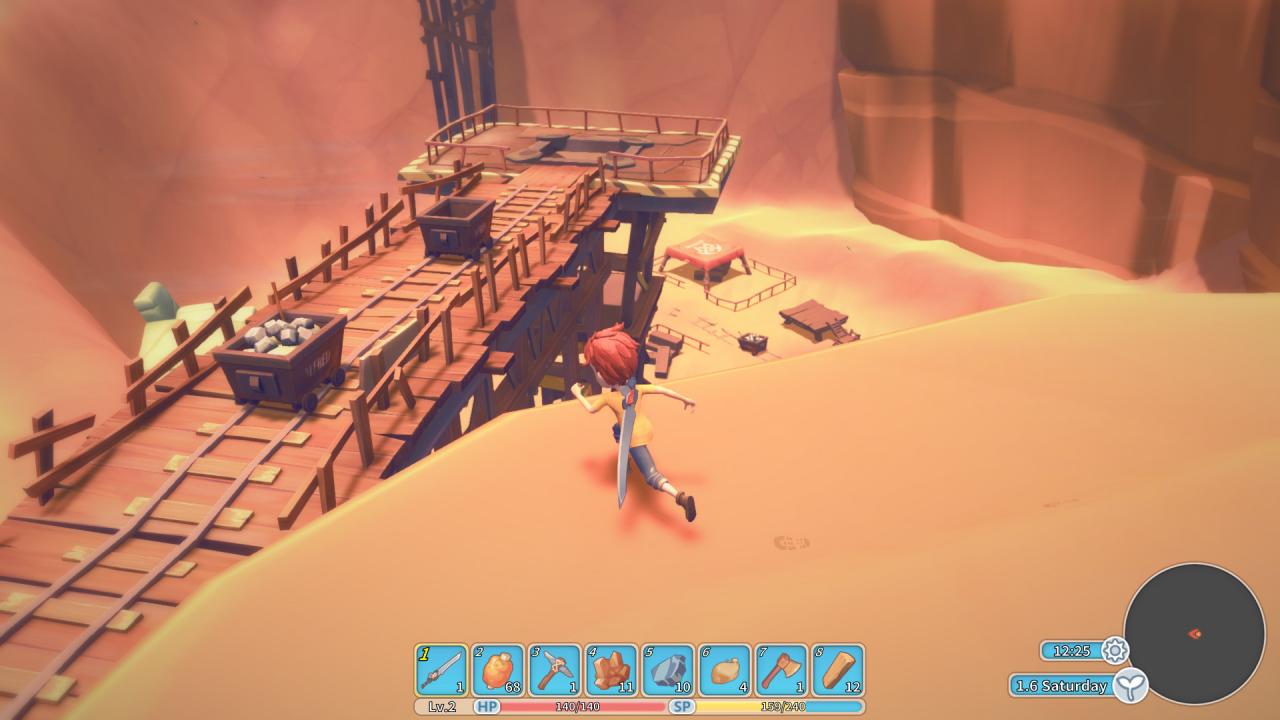This screenshot has height=720, width=1280.
Task: Select the sword in hotbar slot 1
Action: [x=441, y=670]
